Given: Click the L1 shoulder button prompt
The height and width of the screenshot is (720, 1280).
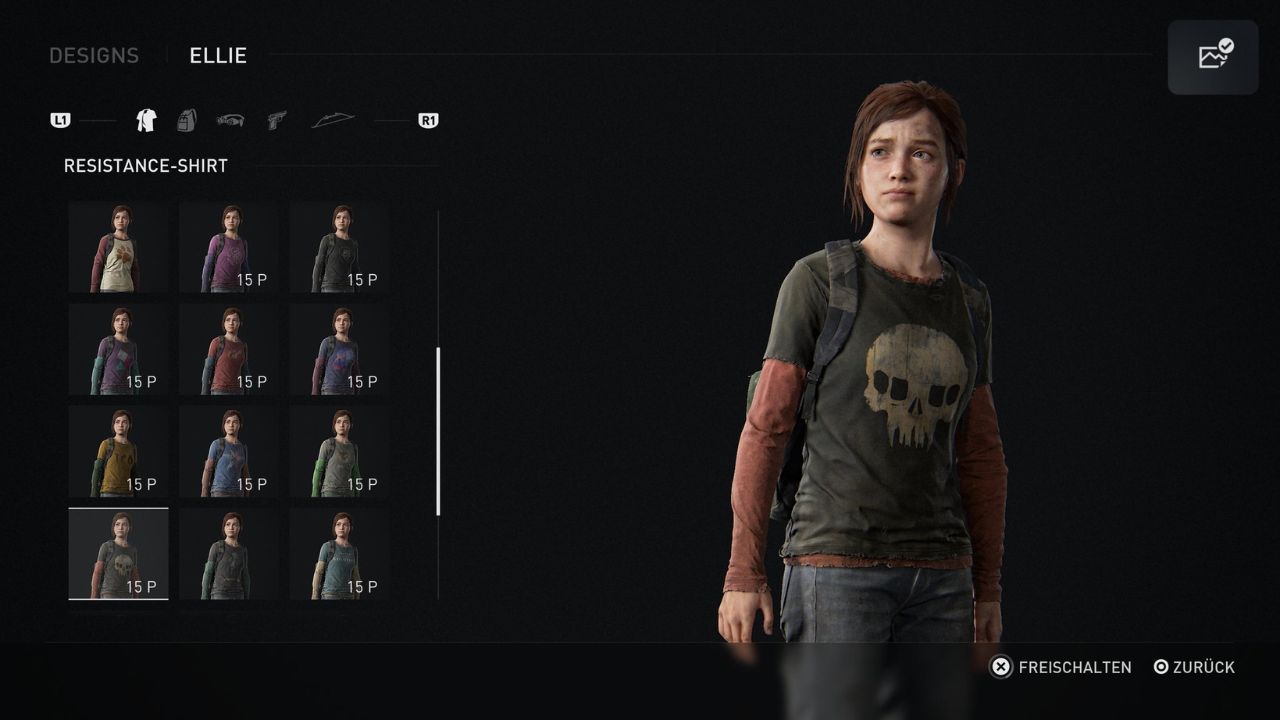Looking at the screenshot, I should (61, 119).
